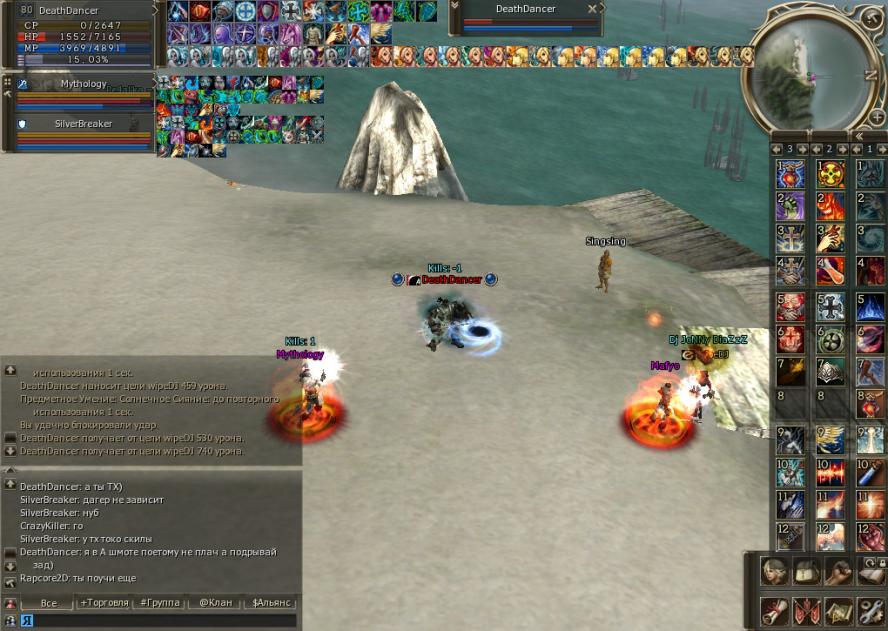Collapse the shortcut bars with double arrow
This screenshot has height=631, width=888.
point(858,136)
